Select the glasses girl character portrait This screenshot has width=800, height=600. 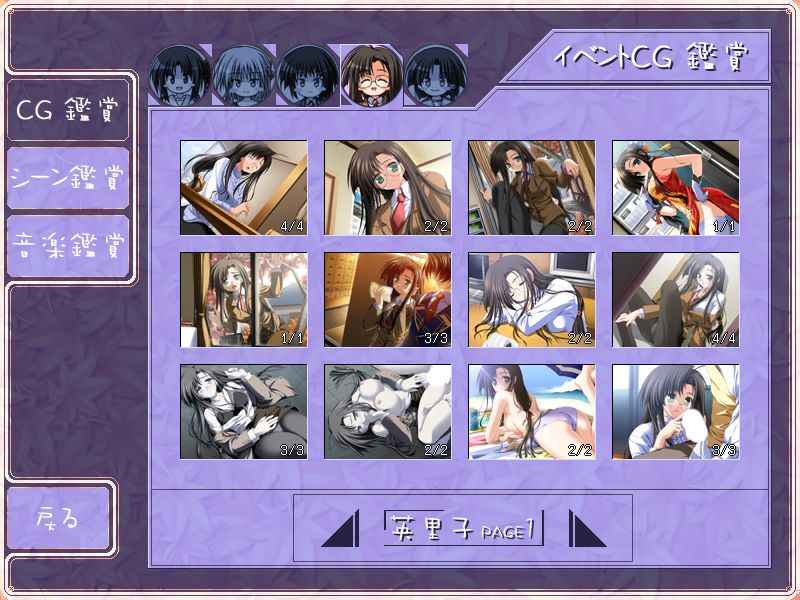point(372,75)
